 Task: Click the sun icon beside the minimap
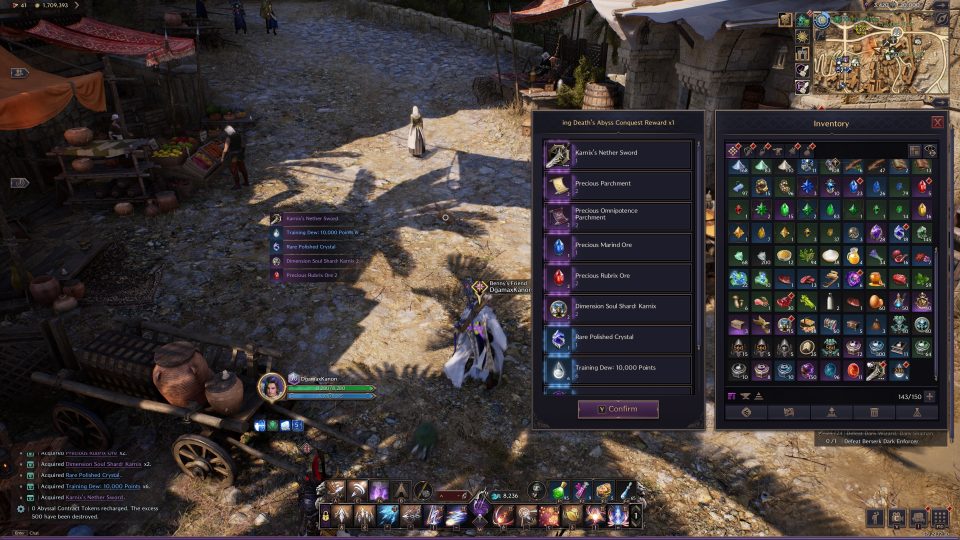click(803, 36)
